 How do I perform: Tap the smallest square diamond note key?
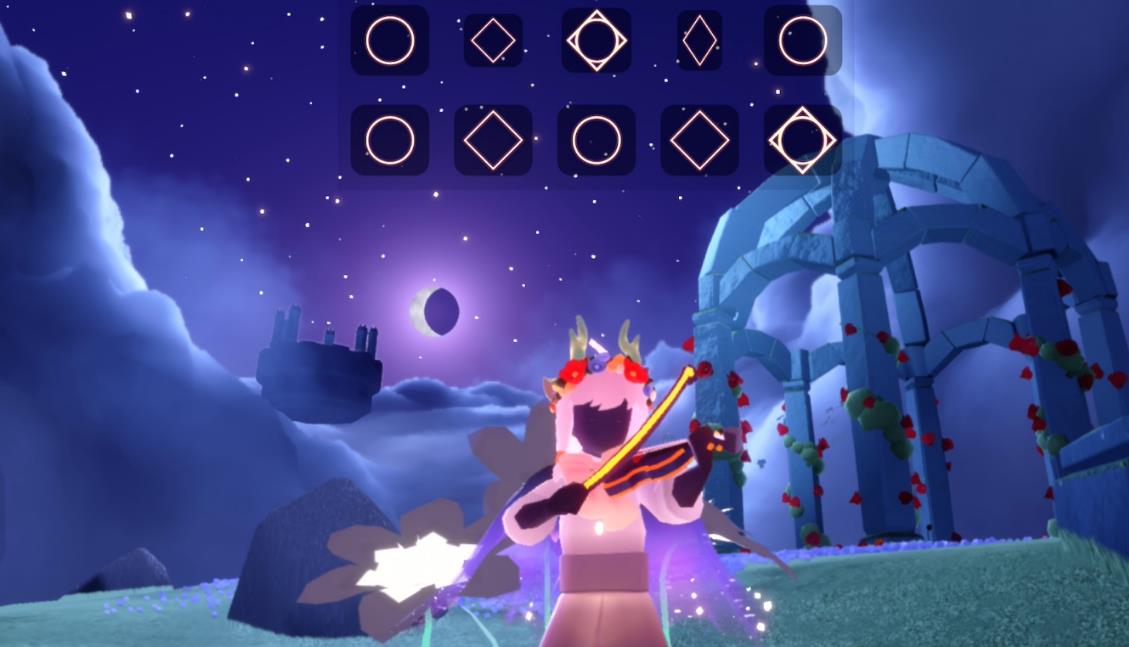coord(493,41)
